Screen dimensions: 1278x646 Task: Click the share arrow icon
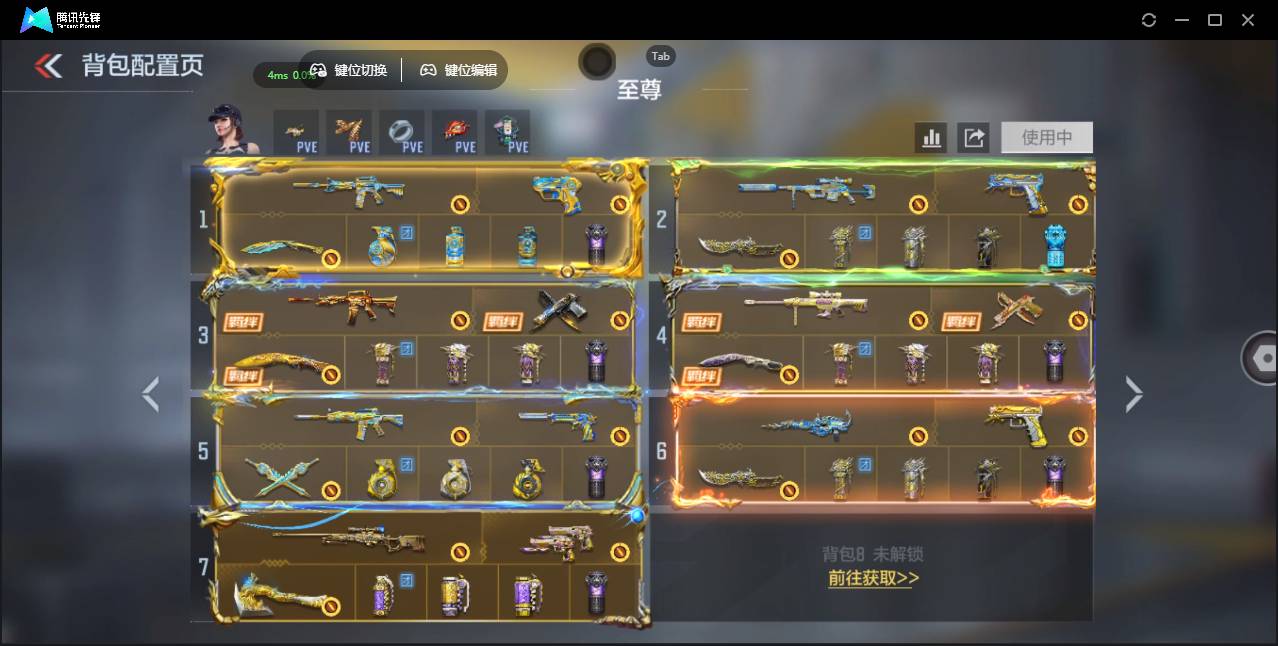coord(973,138)
